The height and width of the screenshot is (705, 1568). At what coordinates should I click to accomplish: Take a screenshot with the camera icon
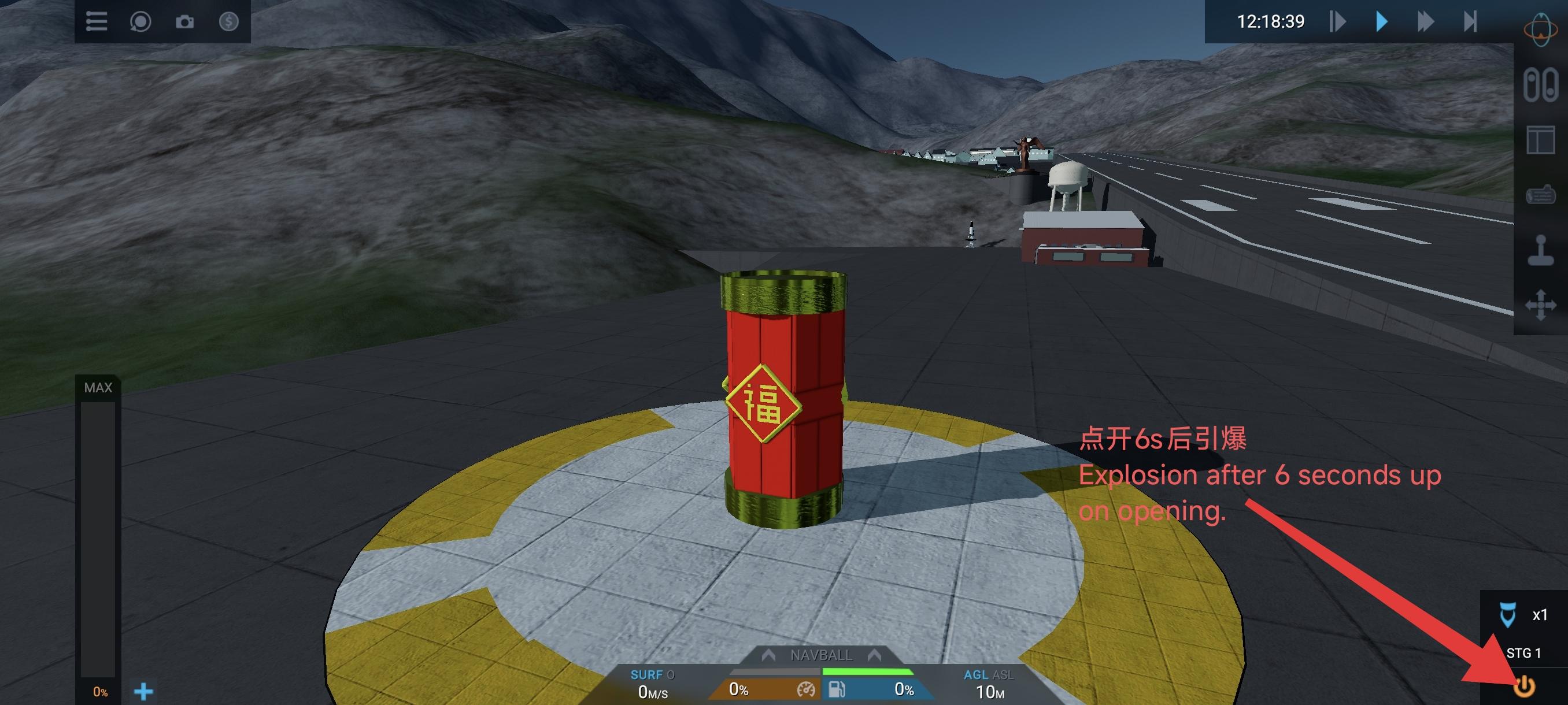[x=184, y=22]
